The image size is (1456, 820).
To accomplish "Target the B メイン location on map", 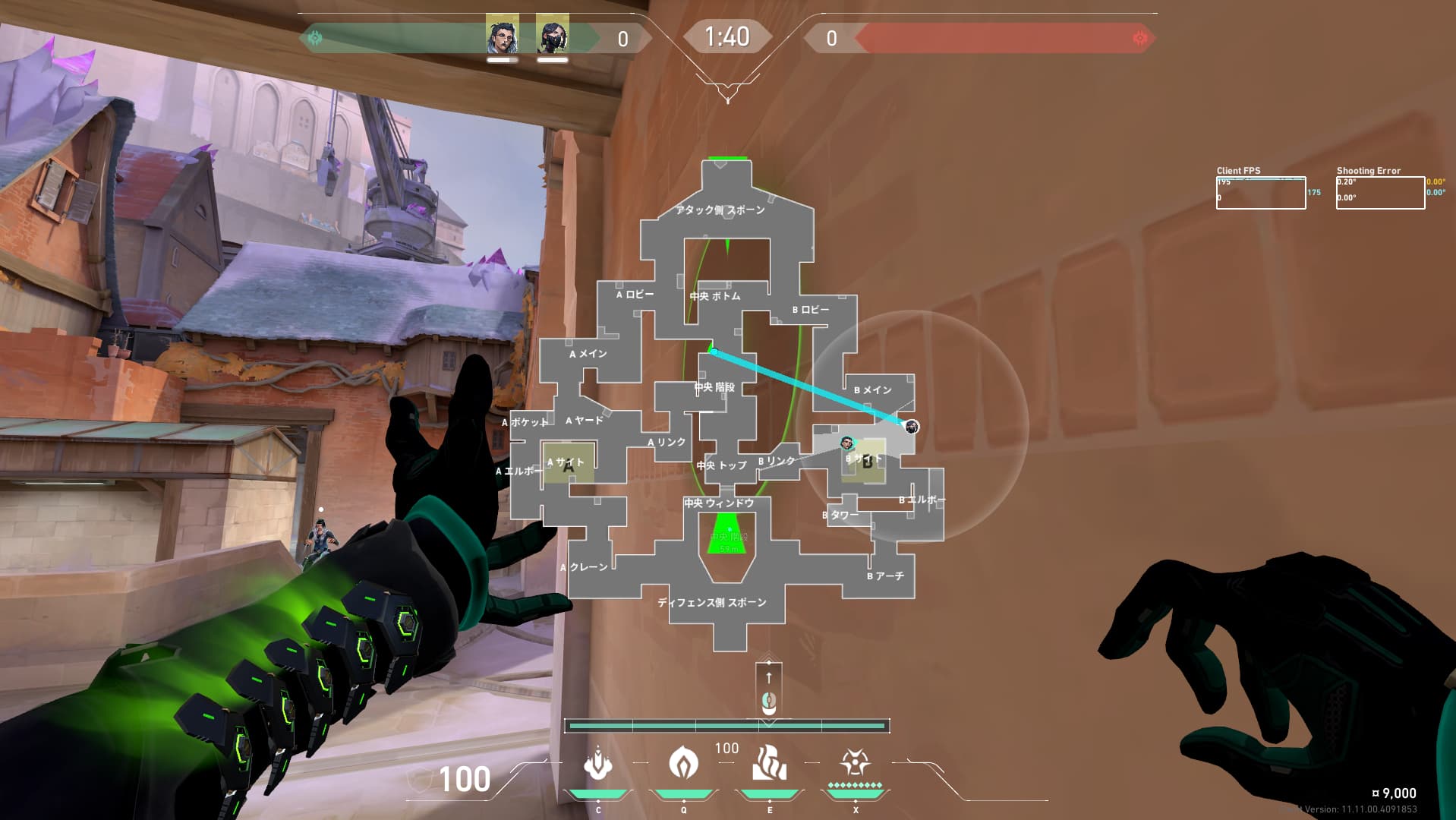I will point(873,390).
